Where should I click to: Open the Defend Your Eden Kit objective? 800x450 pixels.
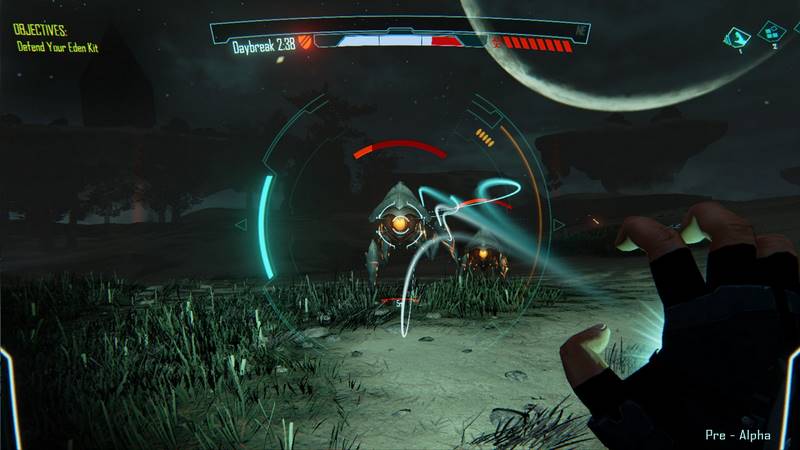click(x=56, y=47)
